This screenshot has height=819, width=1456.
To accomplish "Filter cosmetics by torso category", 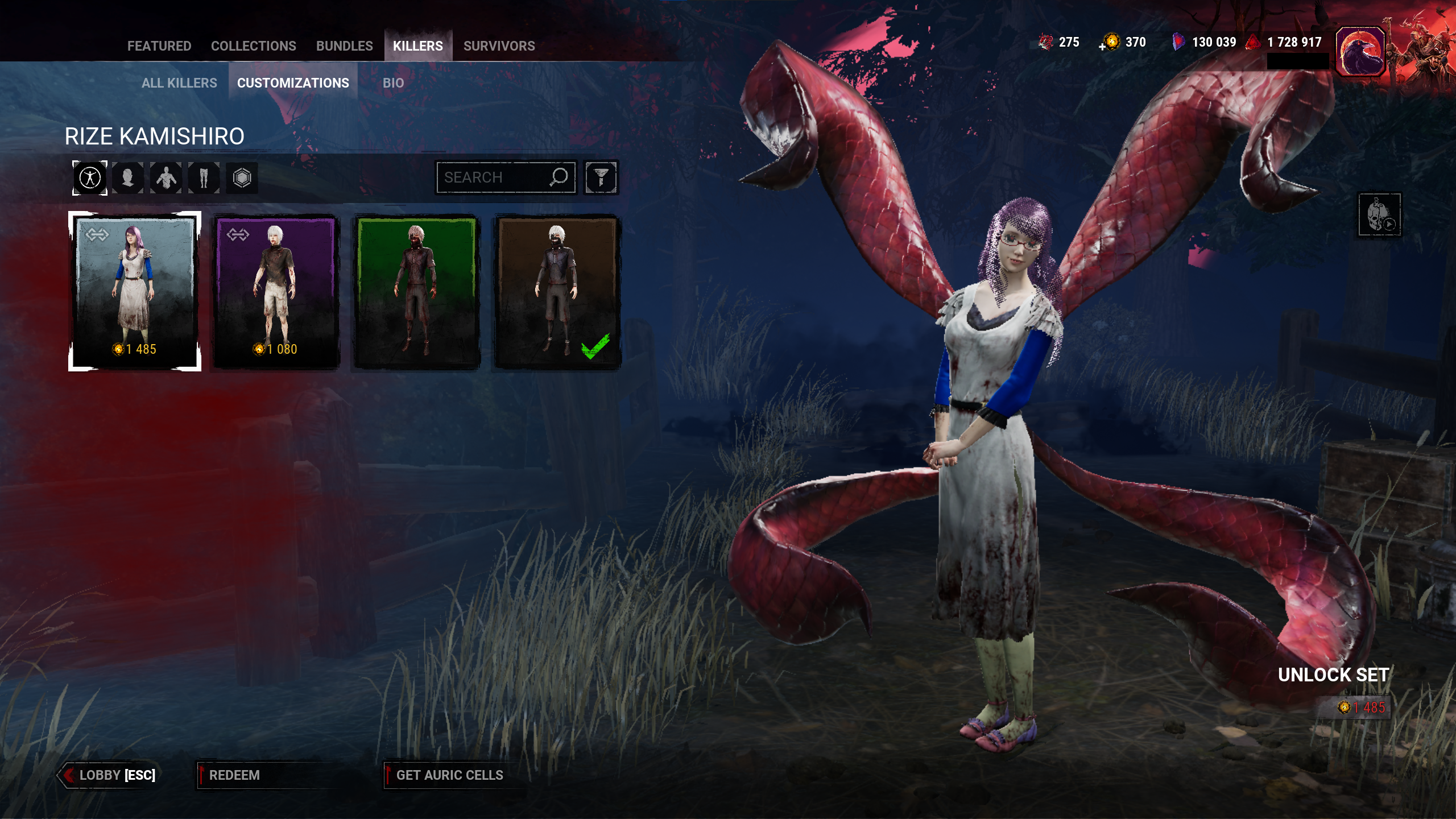I will [166, 178].
